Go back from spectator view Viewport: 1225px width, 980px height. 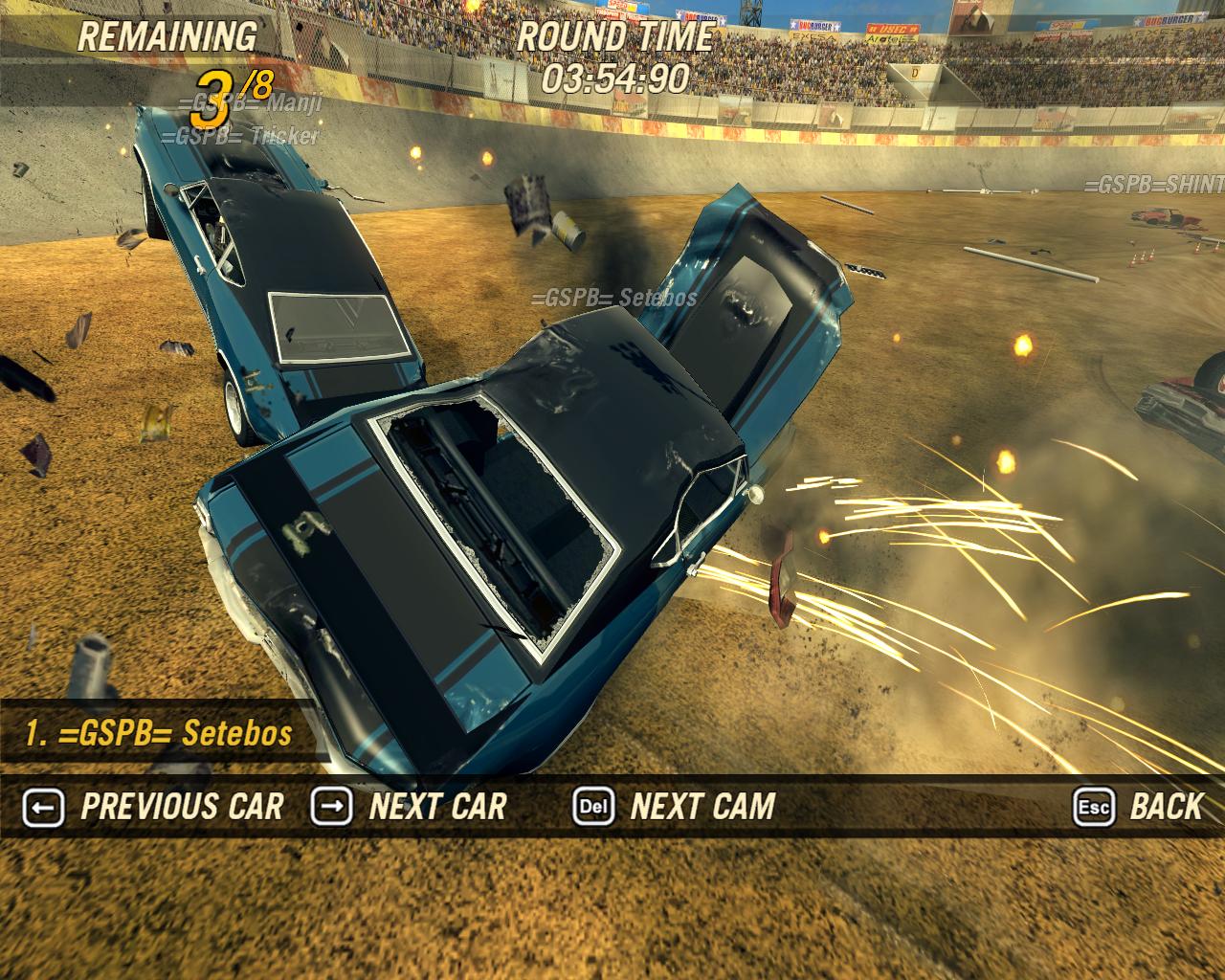click(1138, 807)
